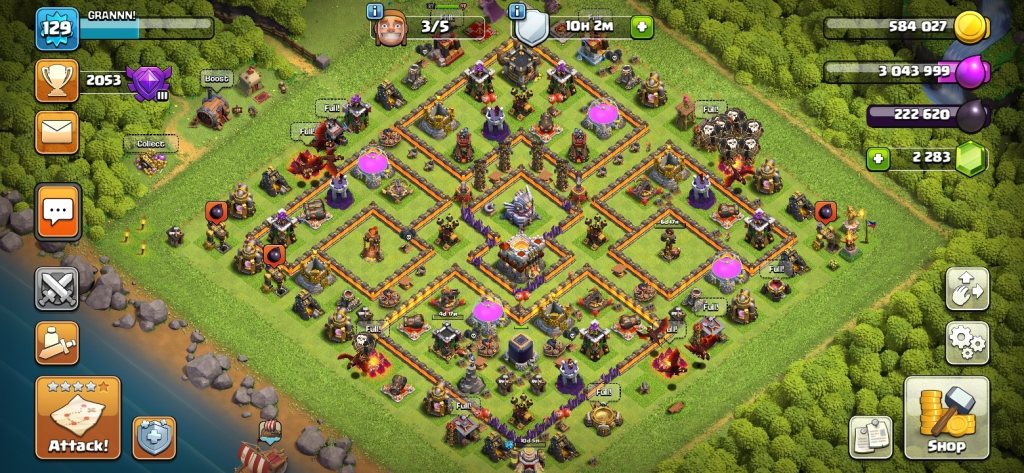Open the Shop
1024x473 pixels.
[x=946, y=417]
